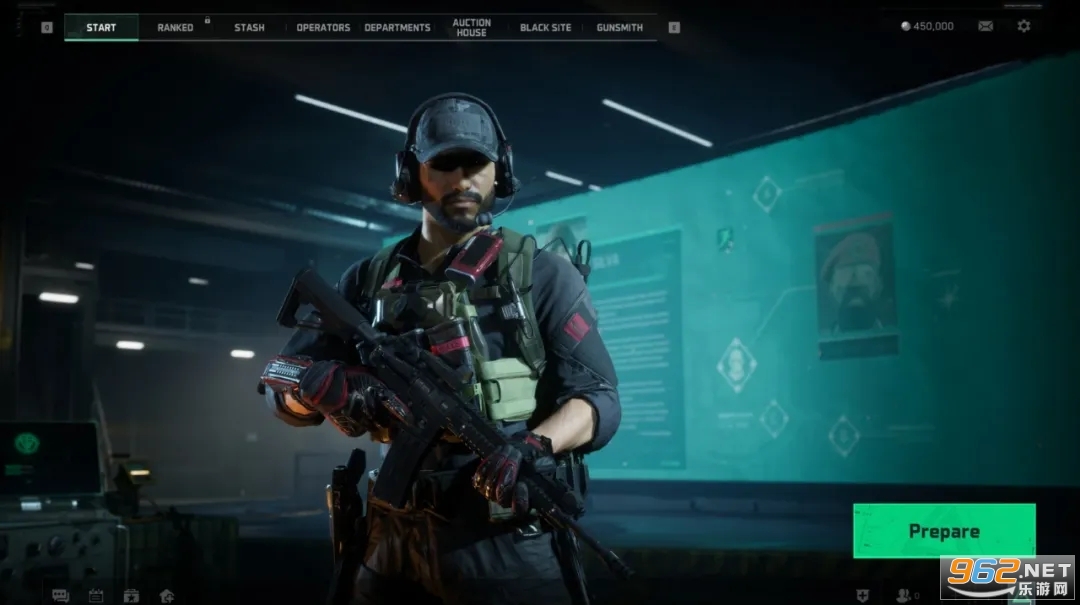Open the mail envelope inbox

(x=986, y=26)
